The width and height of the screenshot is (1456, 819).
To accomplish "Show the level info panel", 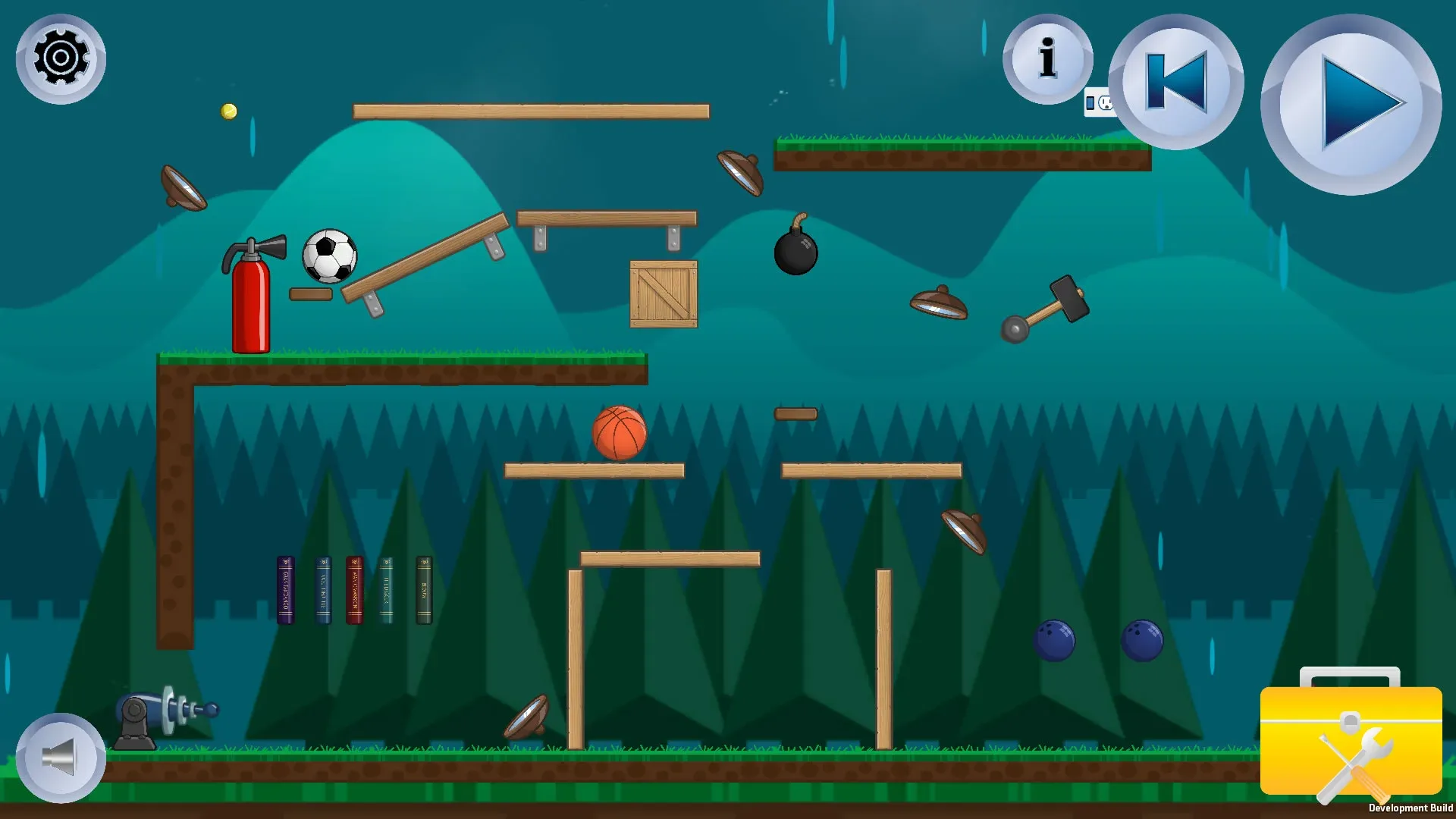I will (x=1047, y=58).
